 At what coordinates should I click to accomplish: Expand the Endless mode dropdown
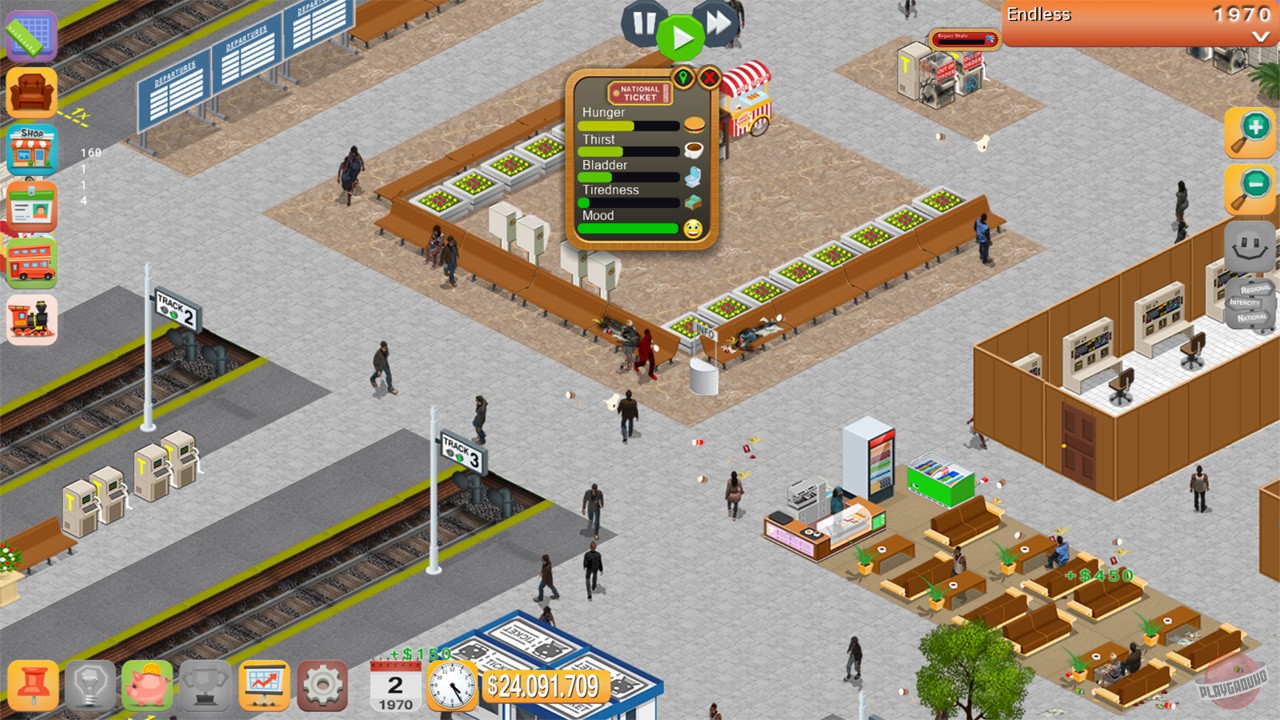tap(1259, 38)
